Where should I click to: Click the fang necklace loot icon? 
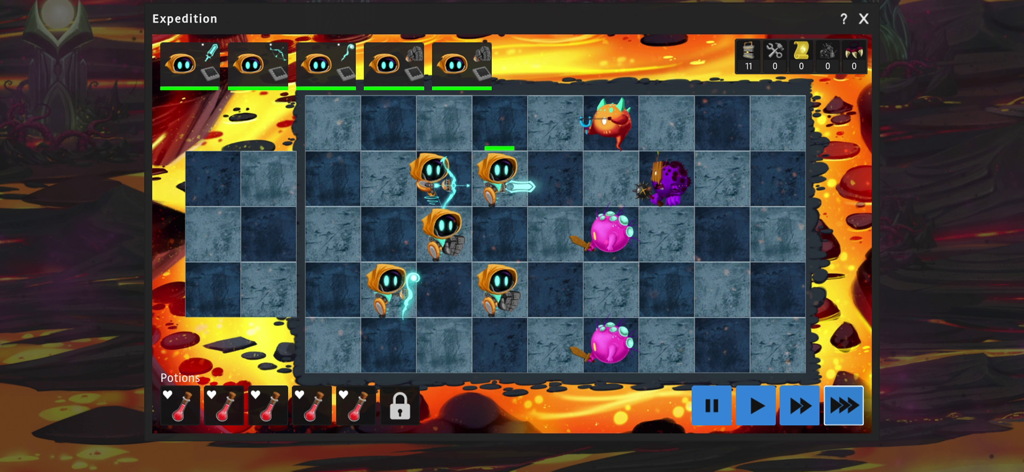(x=853, y=51)
